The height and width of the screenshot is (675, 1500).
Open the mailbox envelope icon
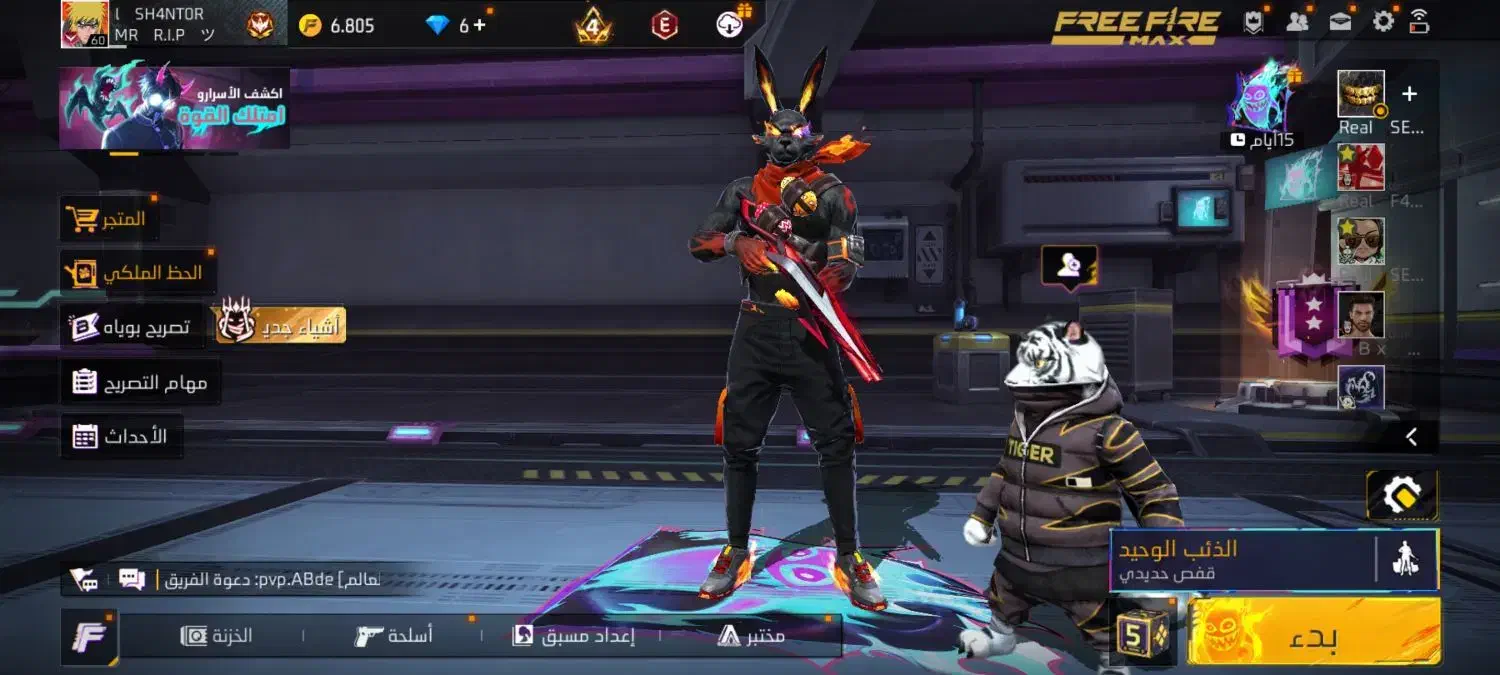(x=1340, y=22)
